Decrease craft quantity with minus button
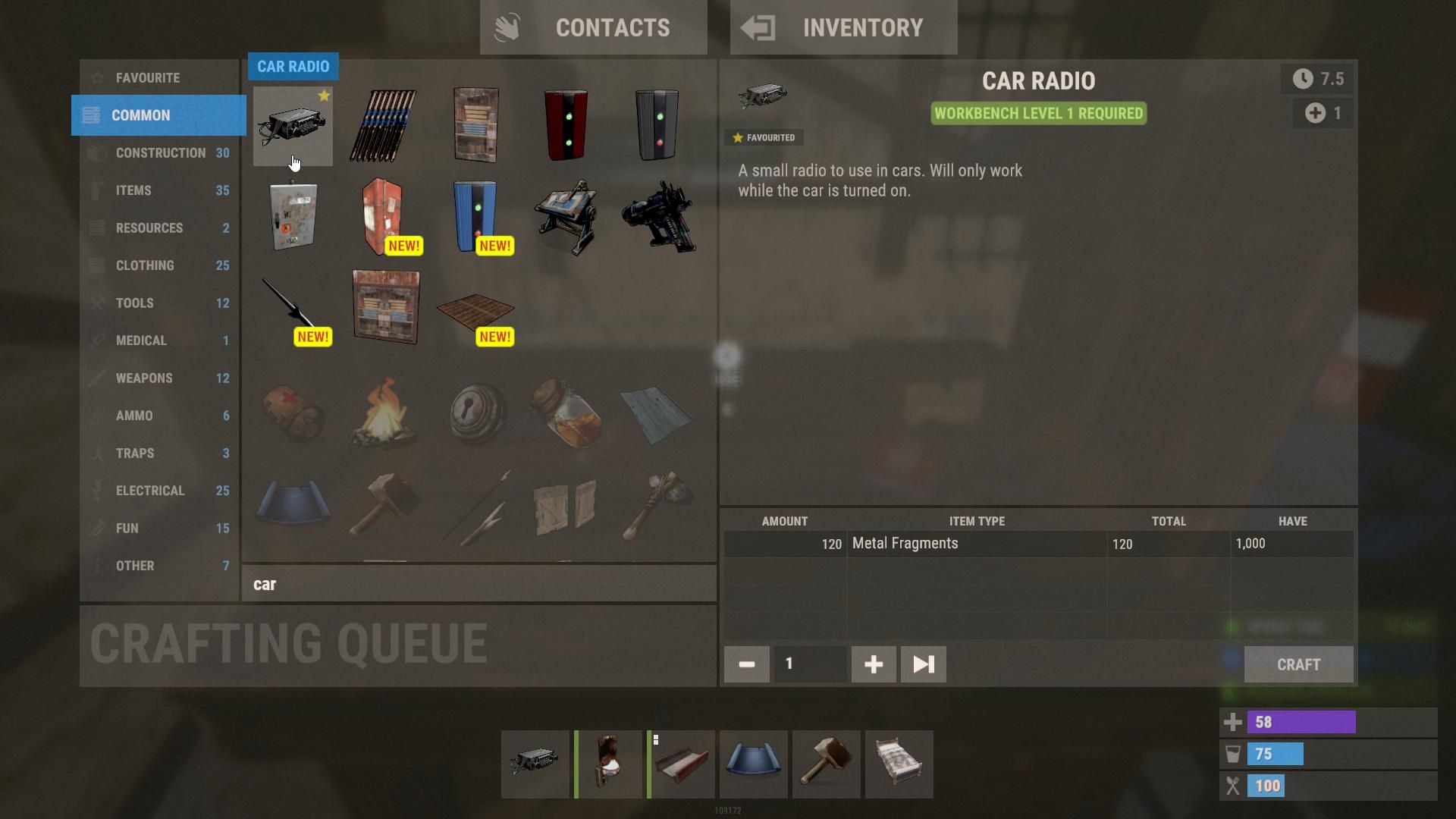1456x819 pixels. click(x=746, y=664)
